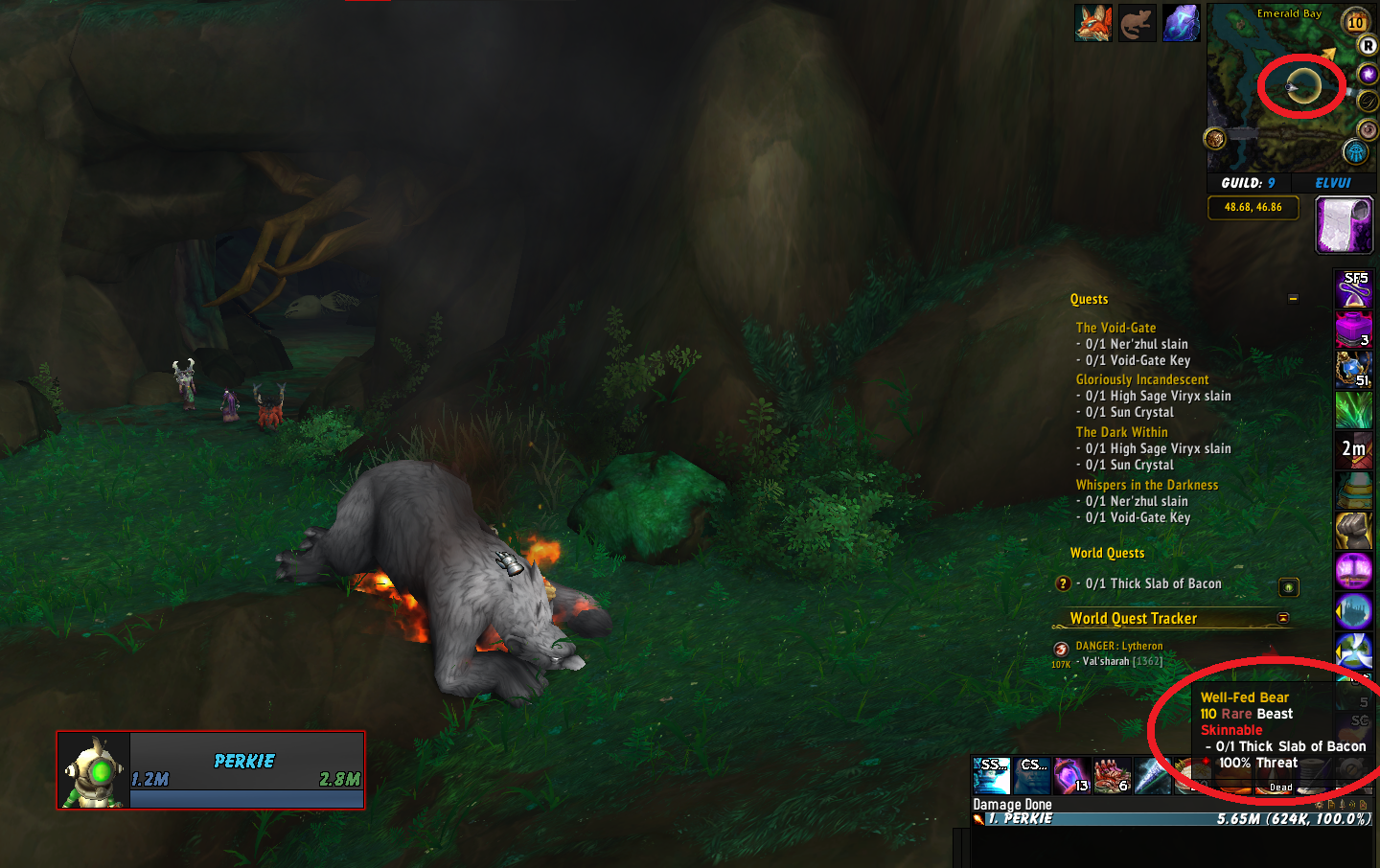Open Whispers in the Darkness quest
1380x868 pixels.
1147,485
